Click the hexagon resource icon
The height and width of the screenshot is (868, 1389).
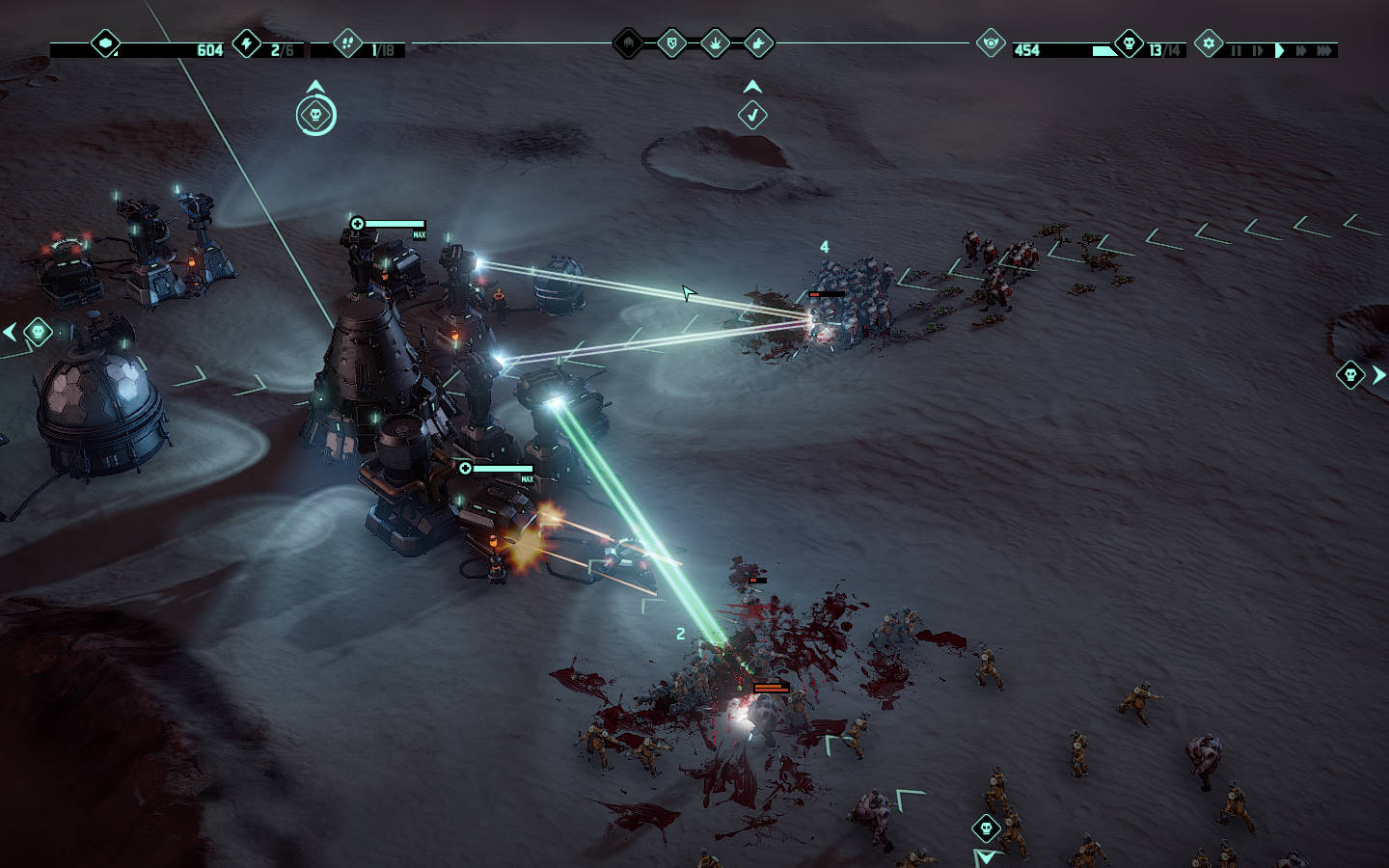tap(105, 43)
